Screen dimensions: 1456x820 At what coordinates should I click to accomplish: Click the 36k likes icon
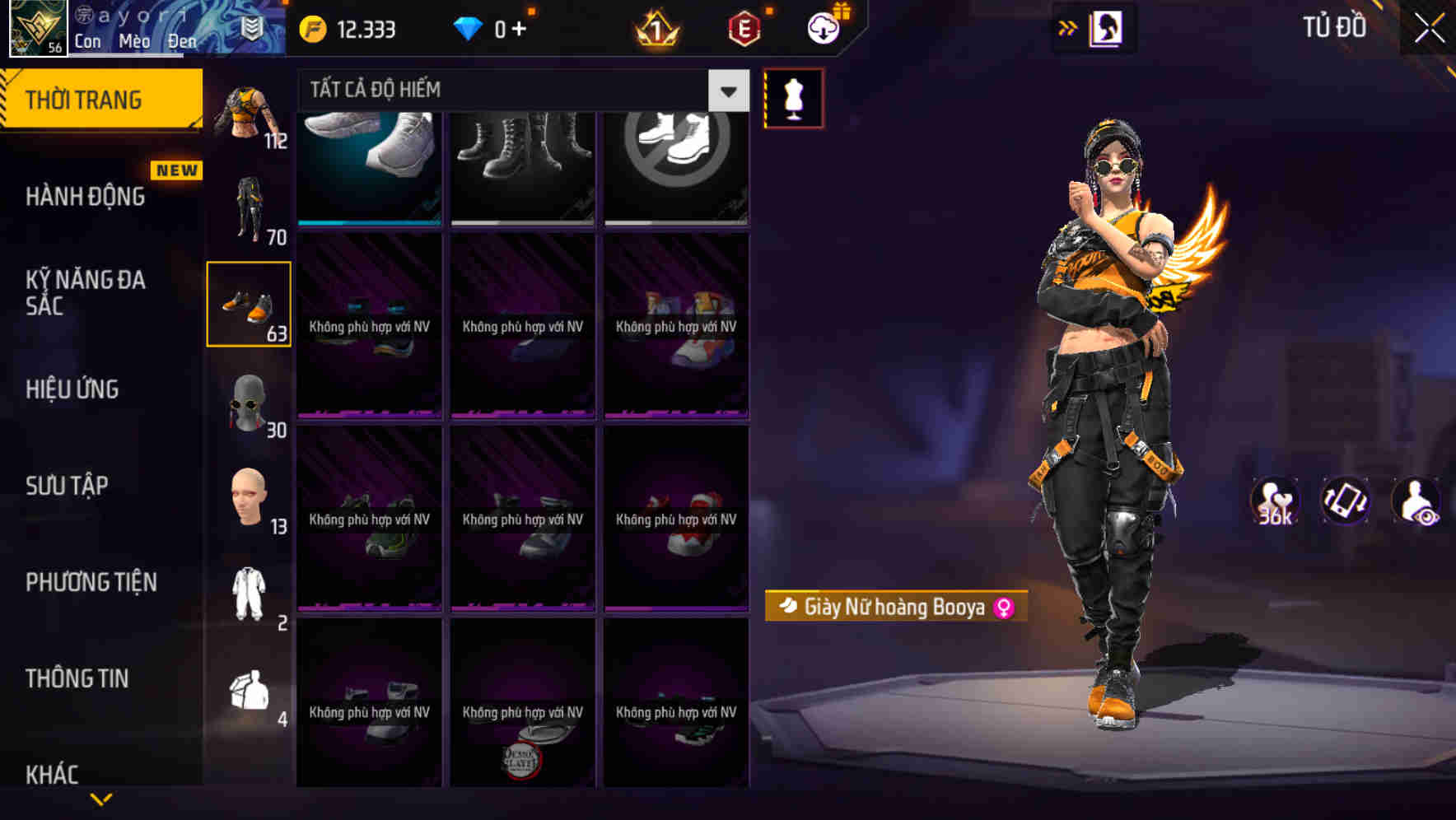pyautogui.click(x=1273, y=501)
